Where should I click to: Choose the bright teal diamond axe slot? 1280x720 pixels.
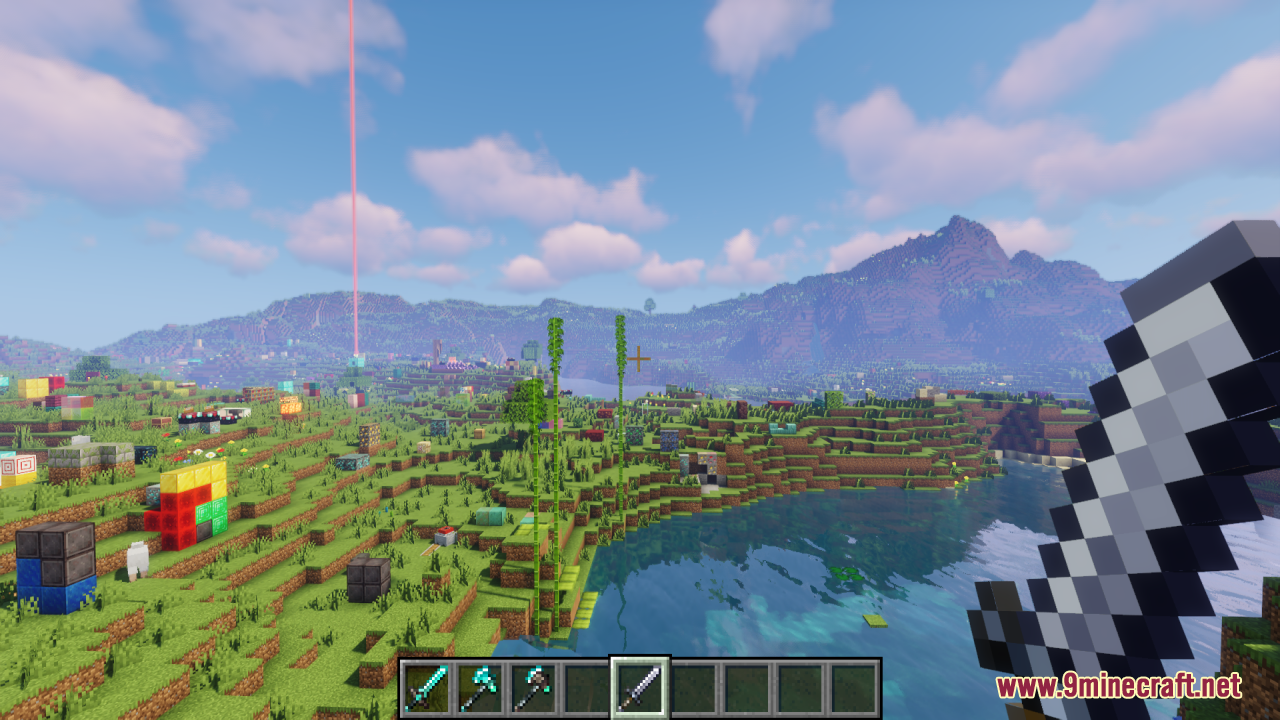point(479,687)
